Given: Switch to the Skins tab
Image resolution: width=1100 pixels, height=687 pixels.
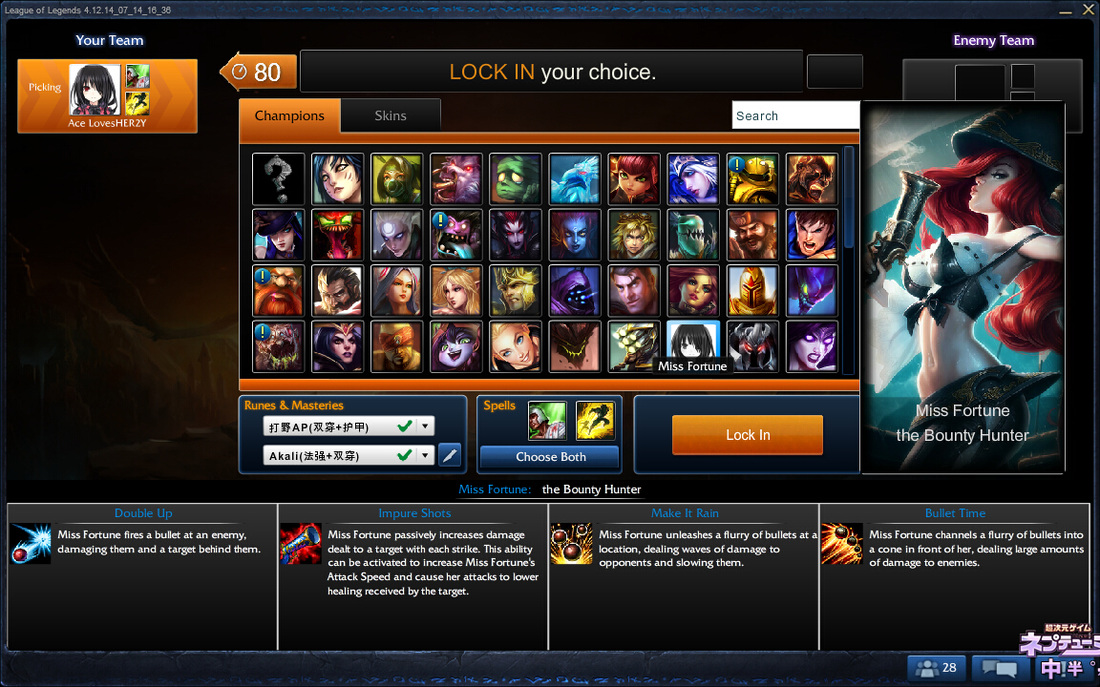Looking at the screenshot, I should [x=390, y=116].
